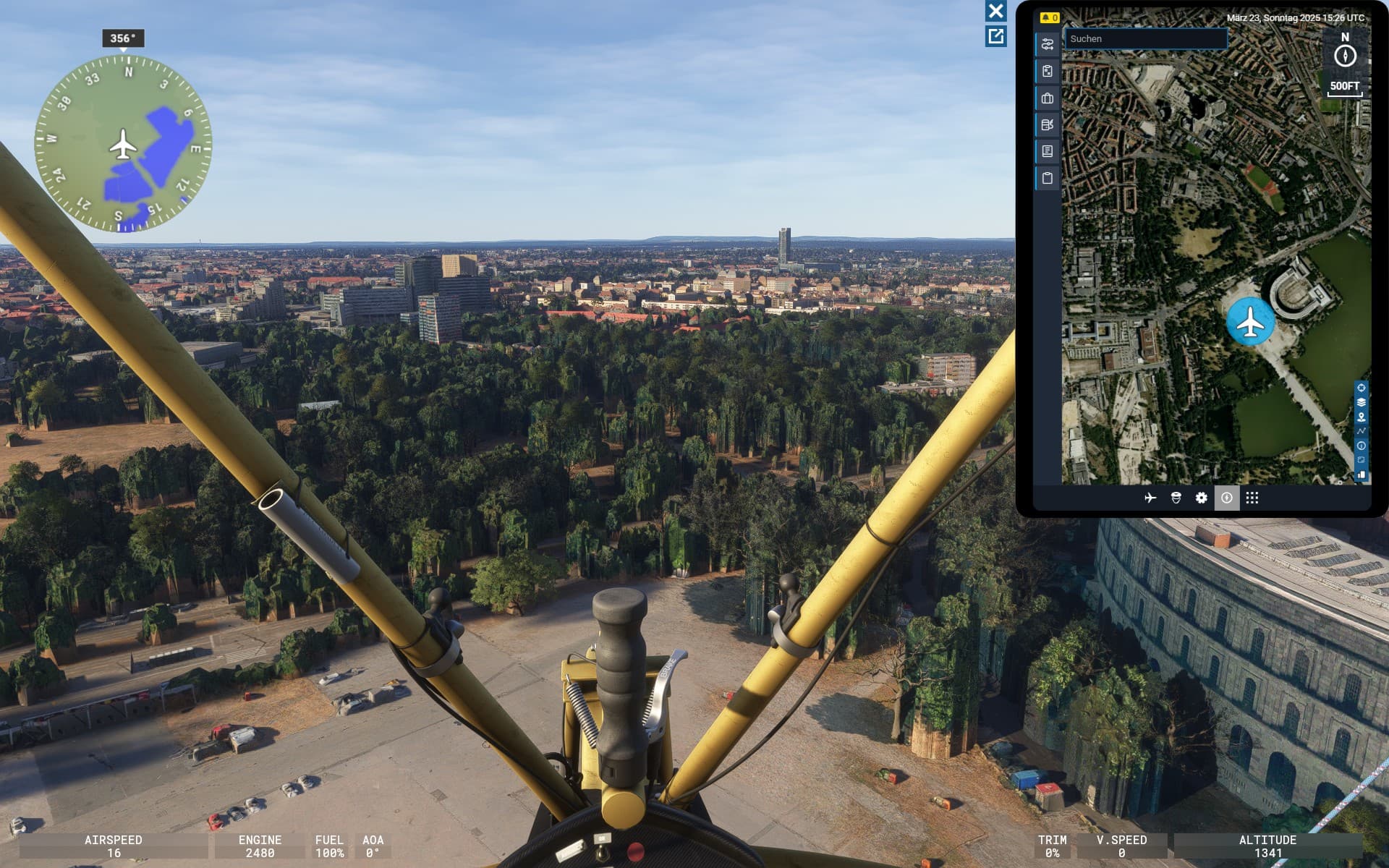Open the pilot profile icon in bottom bar
This screenshot has width=1389, height=868.
(x=1176, y=498)
